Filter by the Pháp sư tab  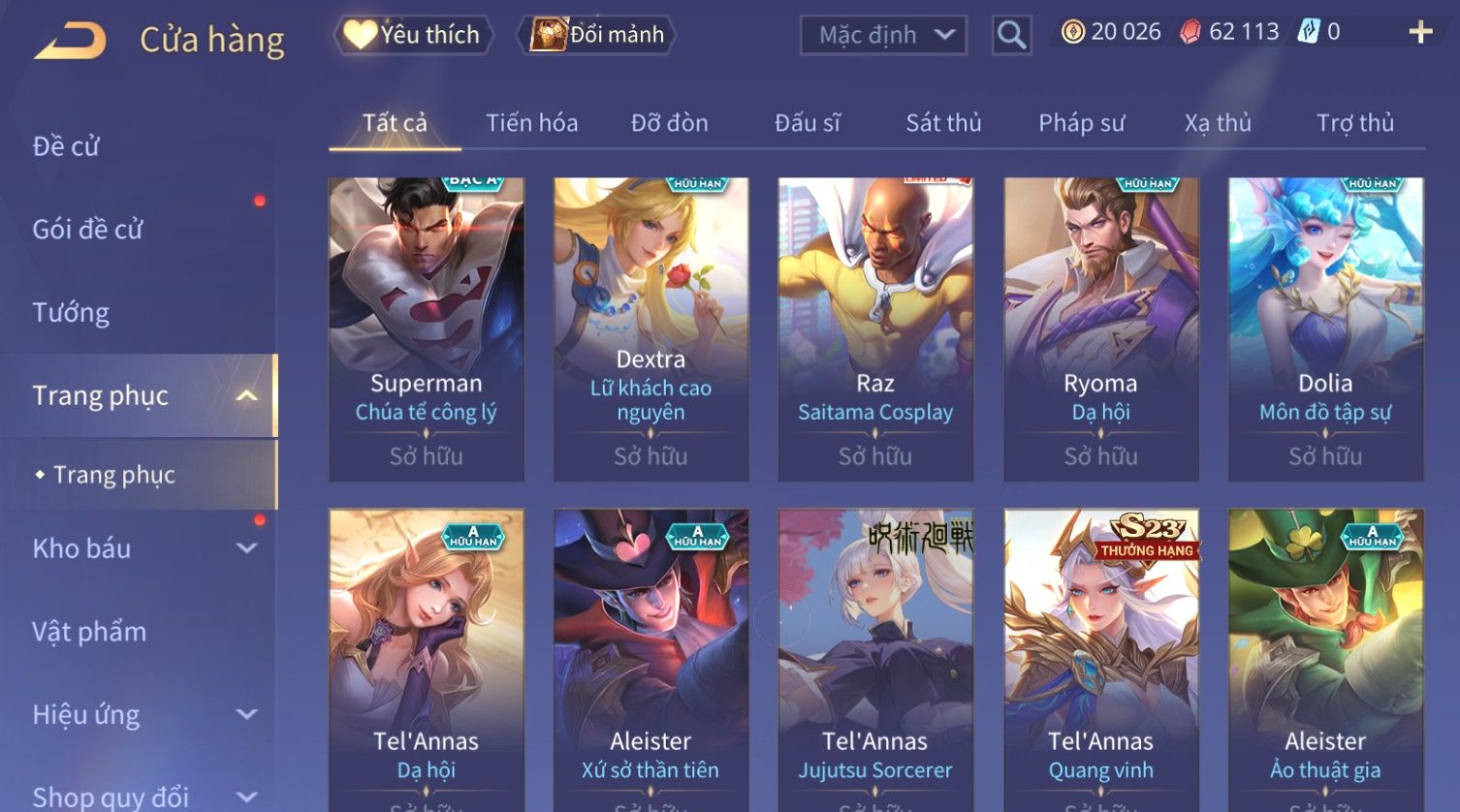point(1081,123)
